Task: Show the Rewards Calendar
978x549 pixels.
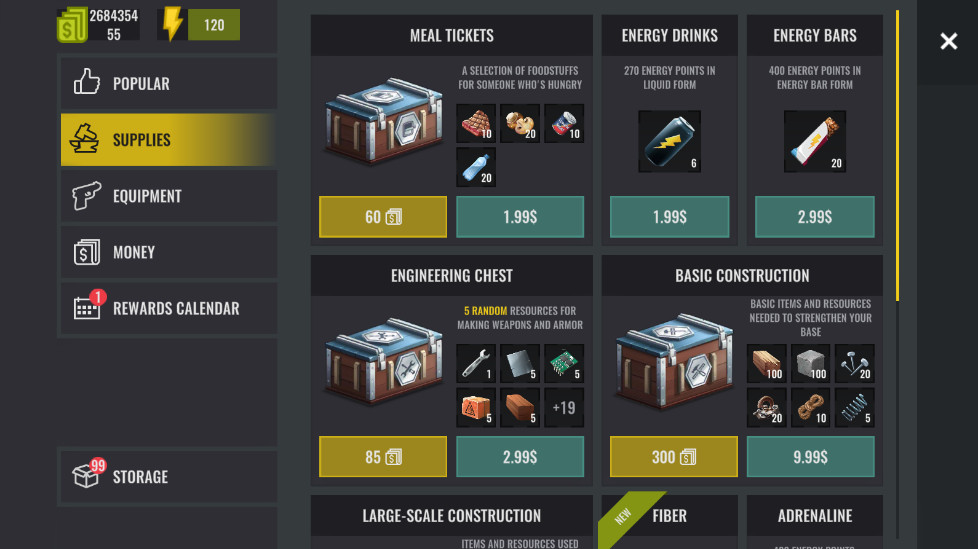Action: pyautogui.click(x=167, y=308)
